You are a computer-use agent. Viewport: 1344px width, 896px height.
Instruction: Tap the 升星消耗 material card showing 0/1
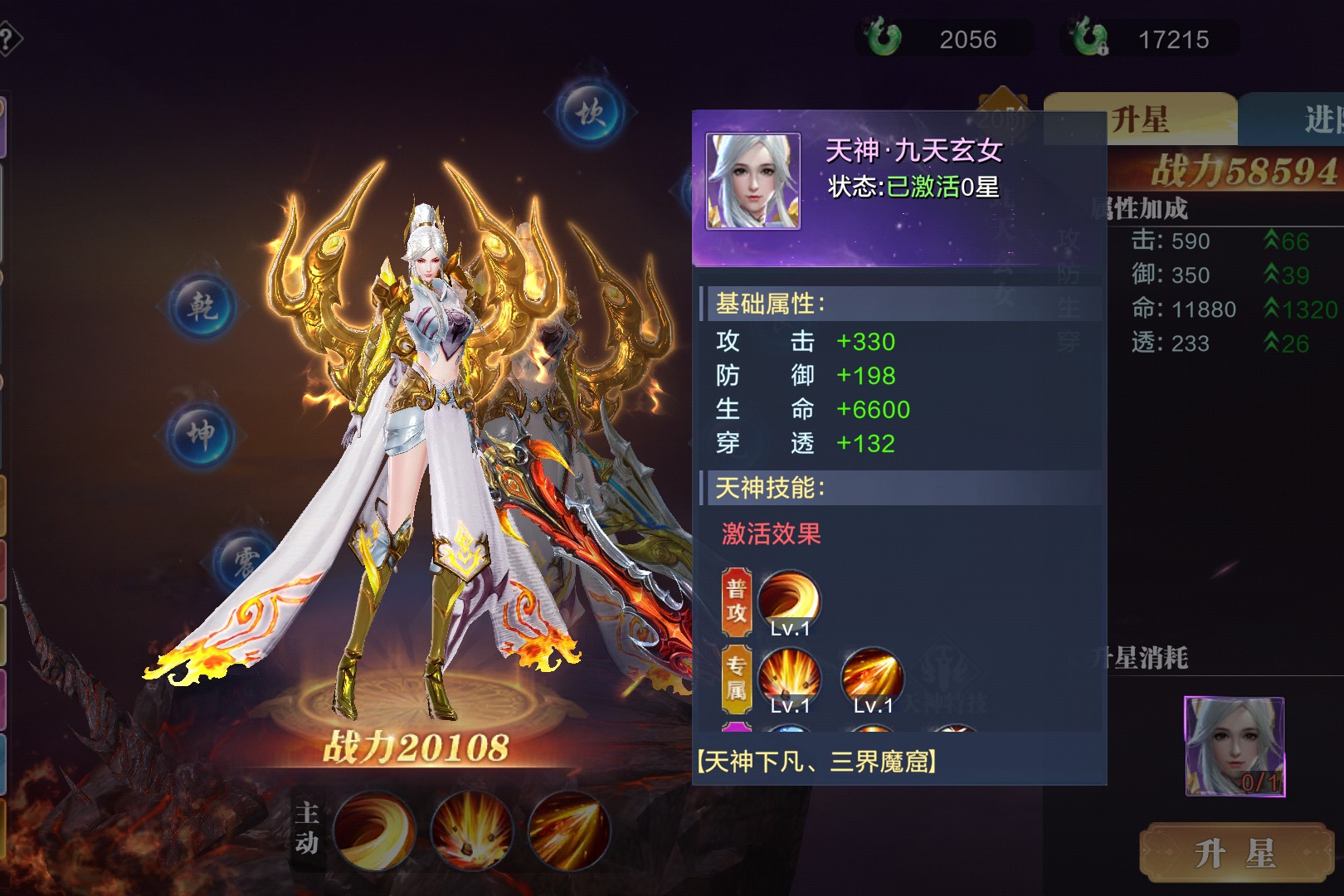coord(1234,746)
